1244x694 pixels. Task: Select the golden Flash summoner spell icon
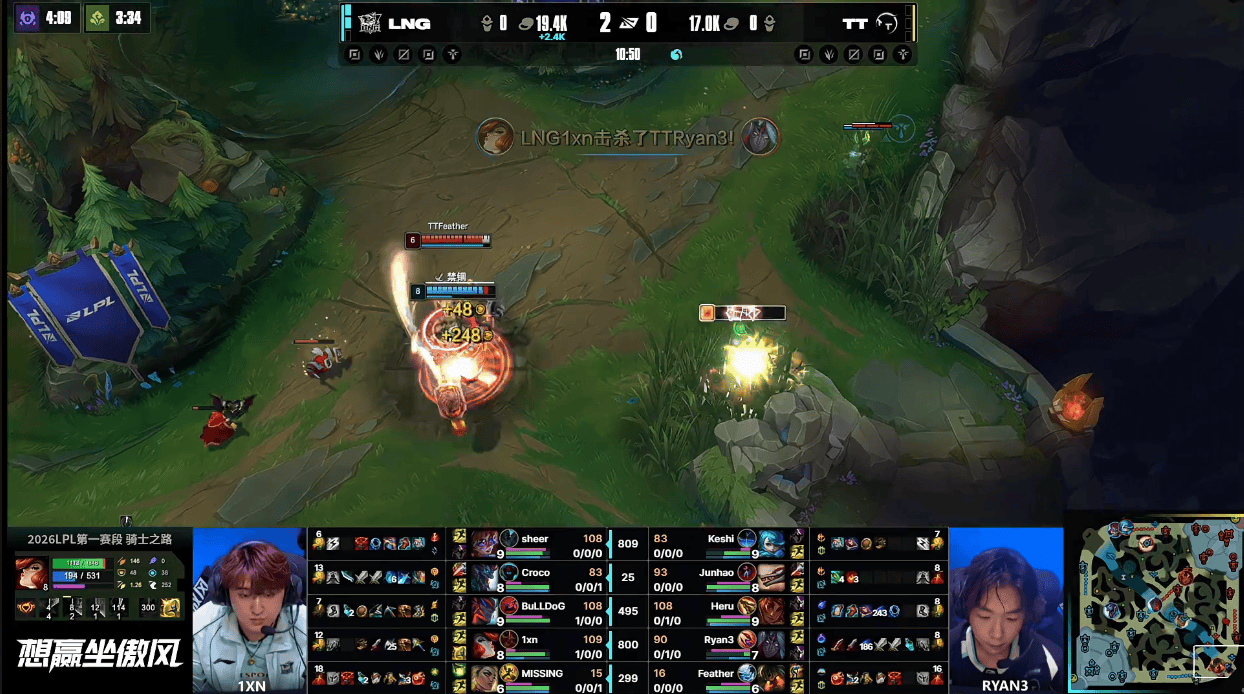pyautogui.click(x=171, y=606)
